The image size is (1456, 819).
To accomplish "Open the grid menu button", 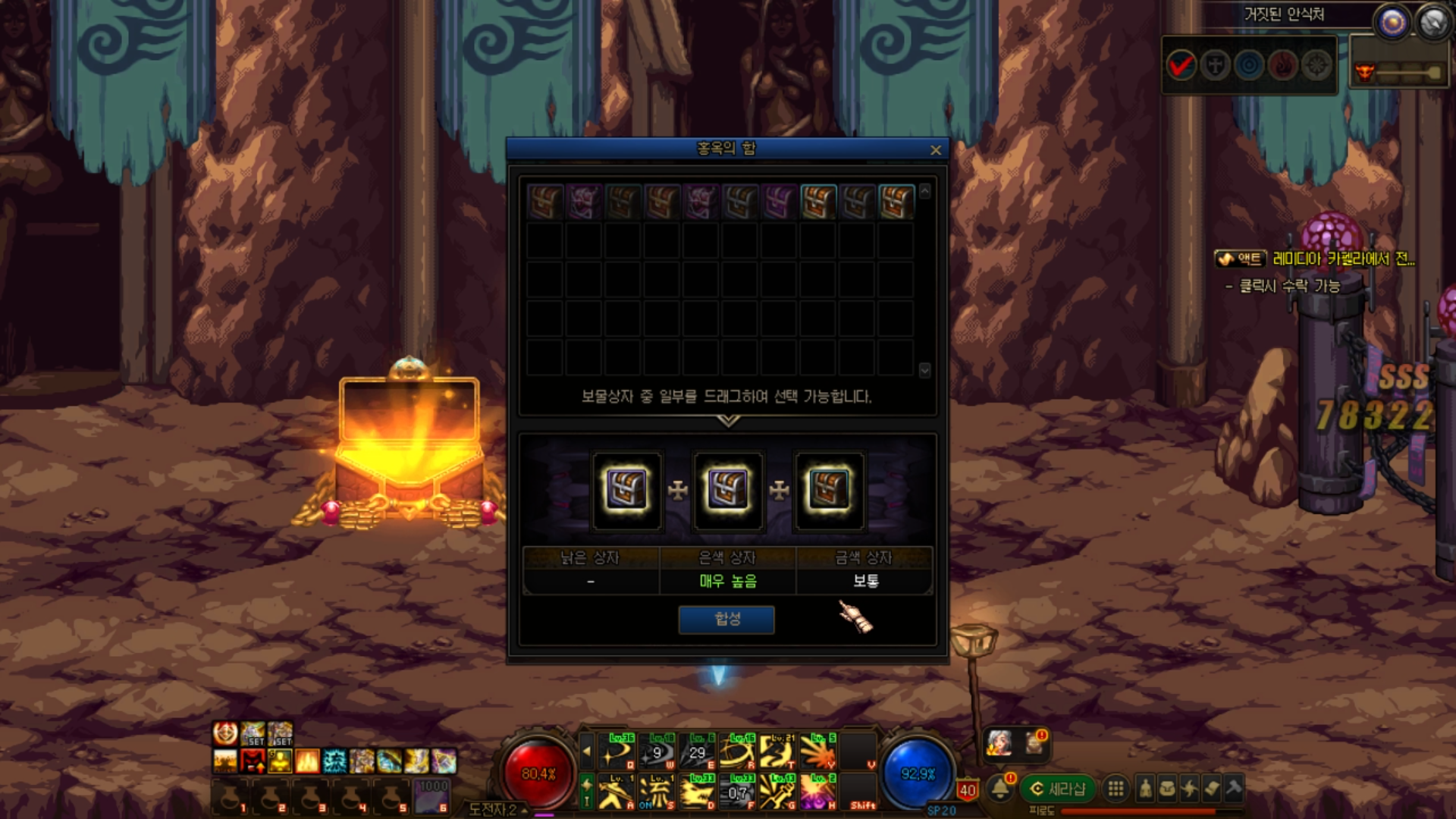I will pos(1116,789).
